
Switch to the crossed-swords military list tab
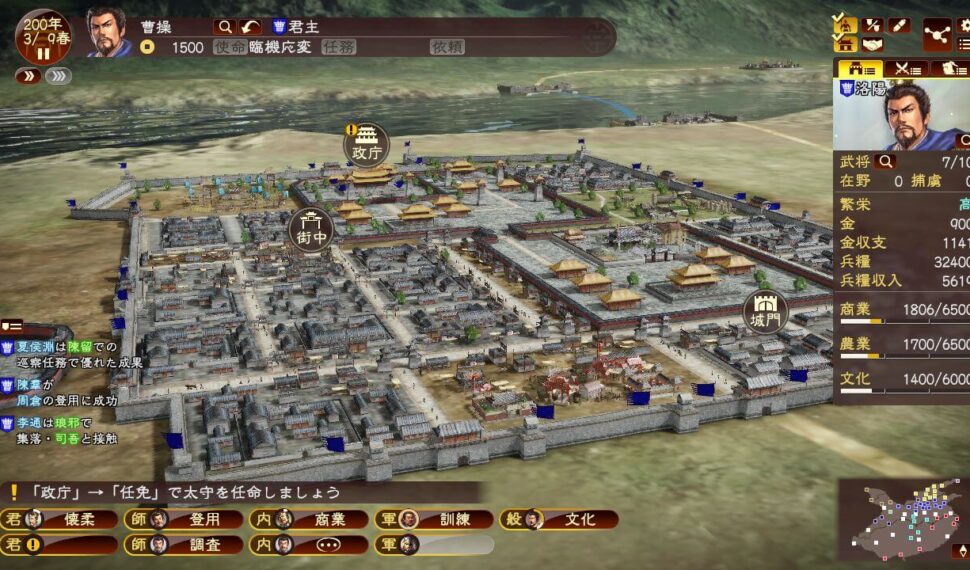coord(907,68)
